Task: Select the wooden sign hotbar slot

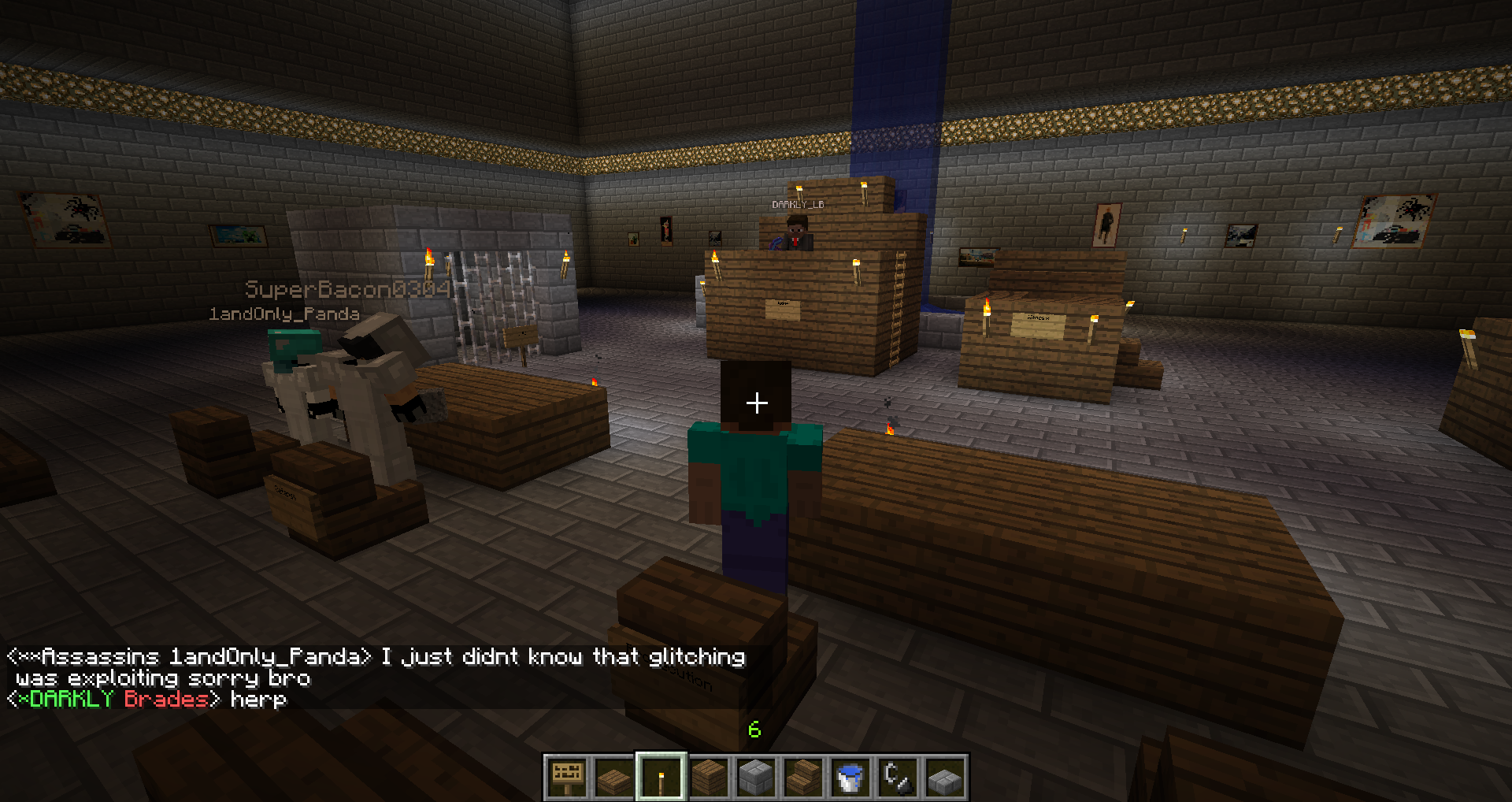Action: 567,778
